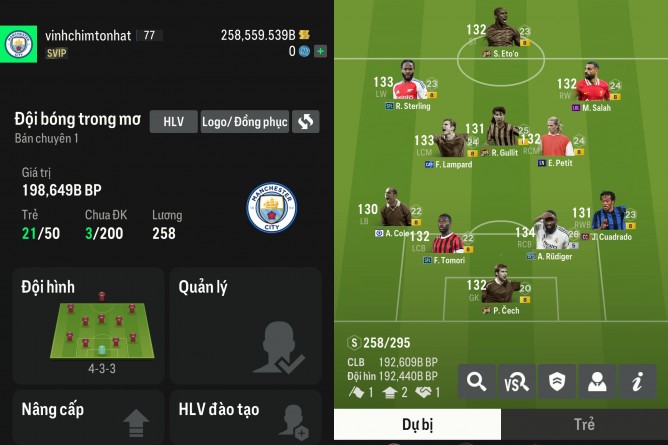Switch to the Trẻ tab

tap(584, 425)
